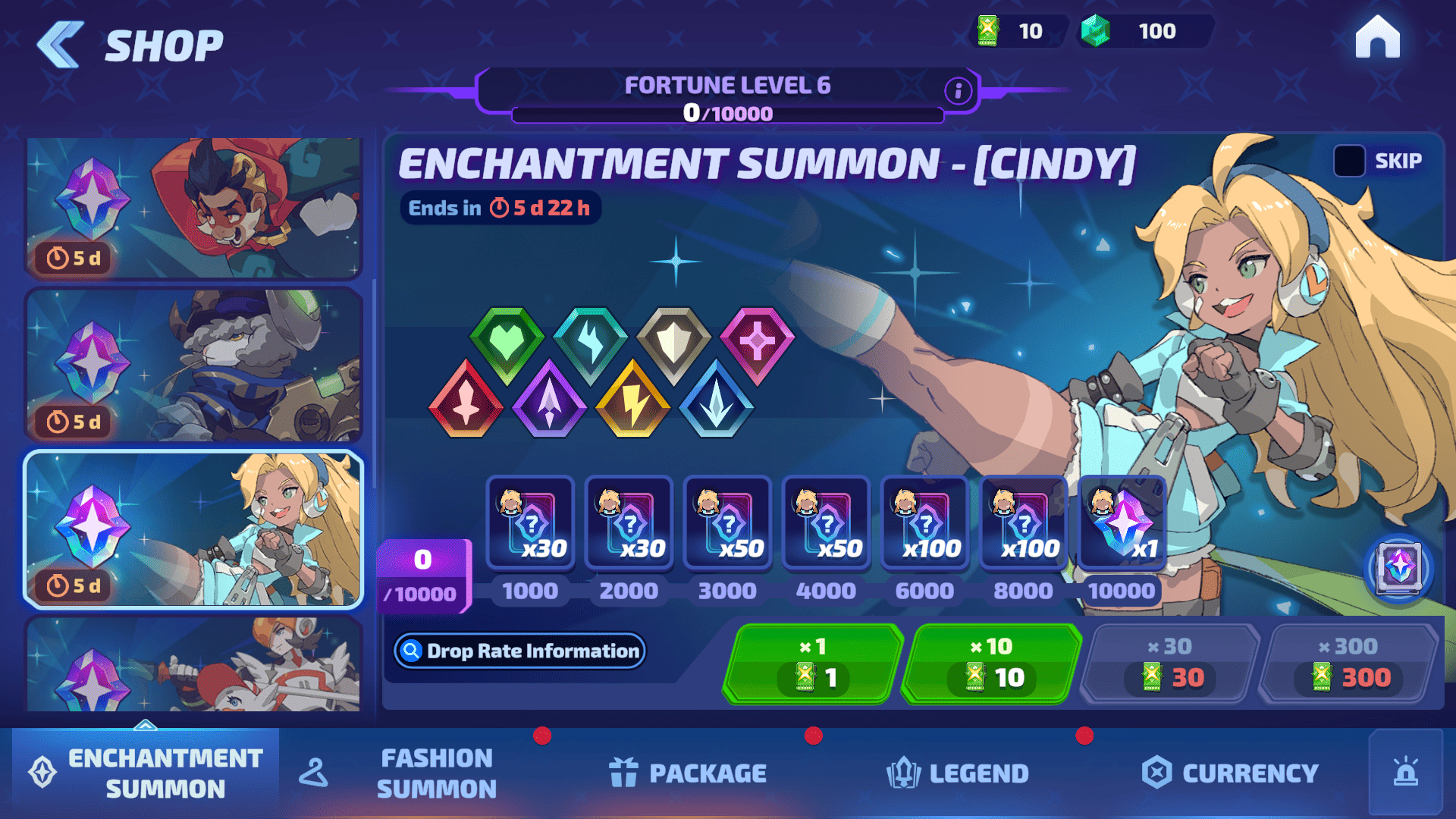Select the grey ram gunner summon banner
Screen dimensions: 1456x819
(194, 366)
